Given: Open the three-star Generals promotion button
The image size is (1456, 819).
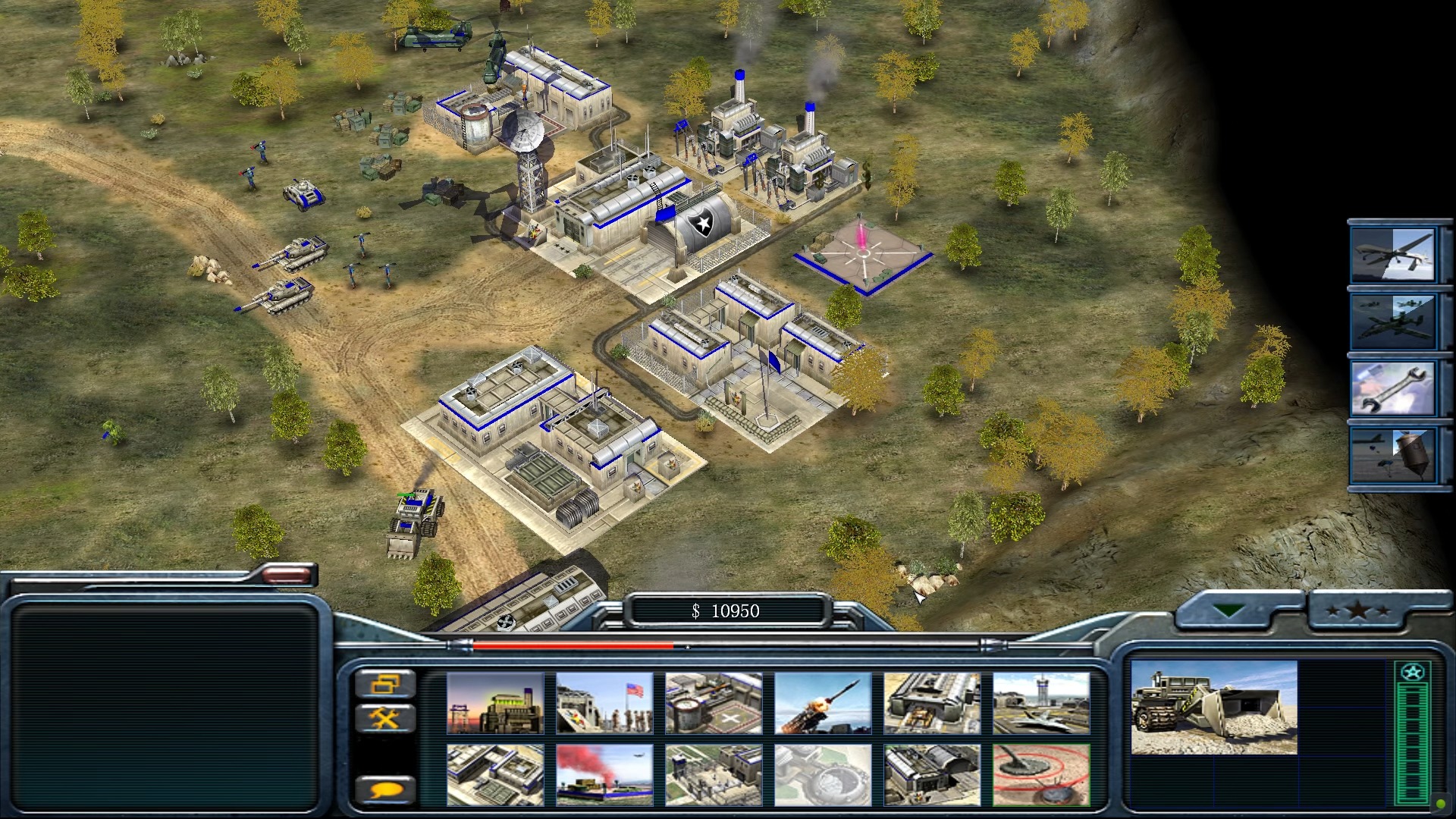Looking at the screenshot, I should (x=1358, y=610).
